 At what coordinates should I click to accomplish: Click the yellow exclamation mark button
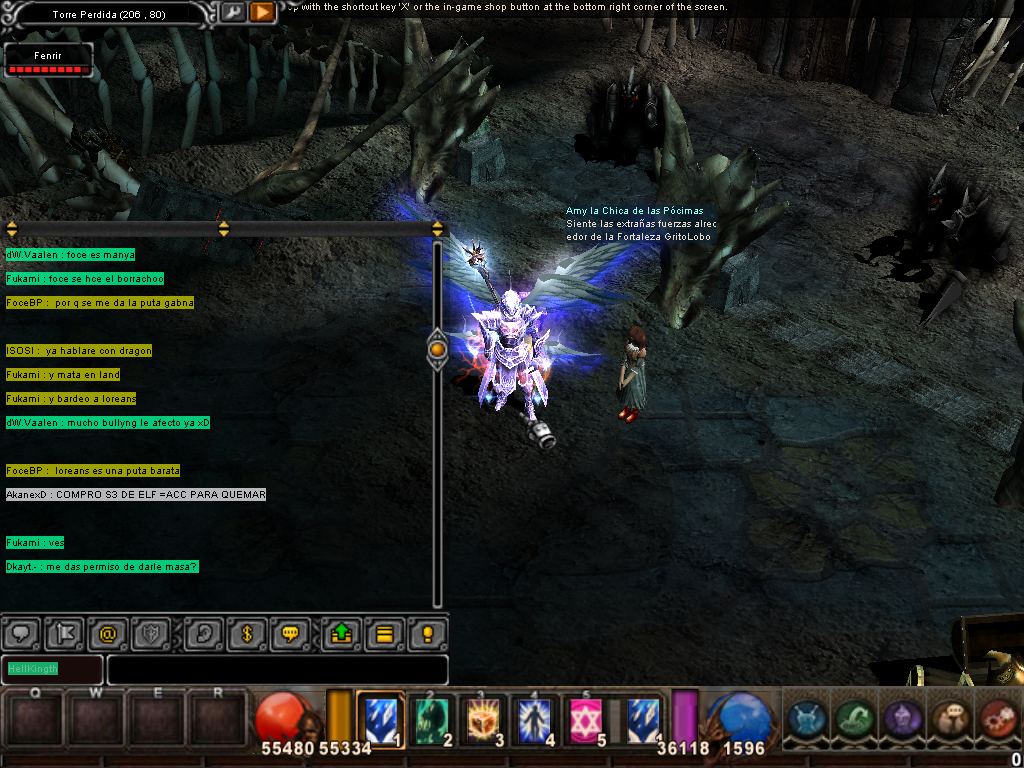pos(428,634)
